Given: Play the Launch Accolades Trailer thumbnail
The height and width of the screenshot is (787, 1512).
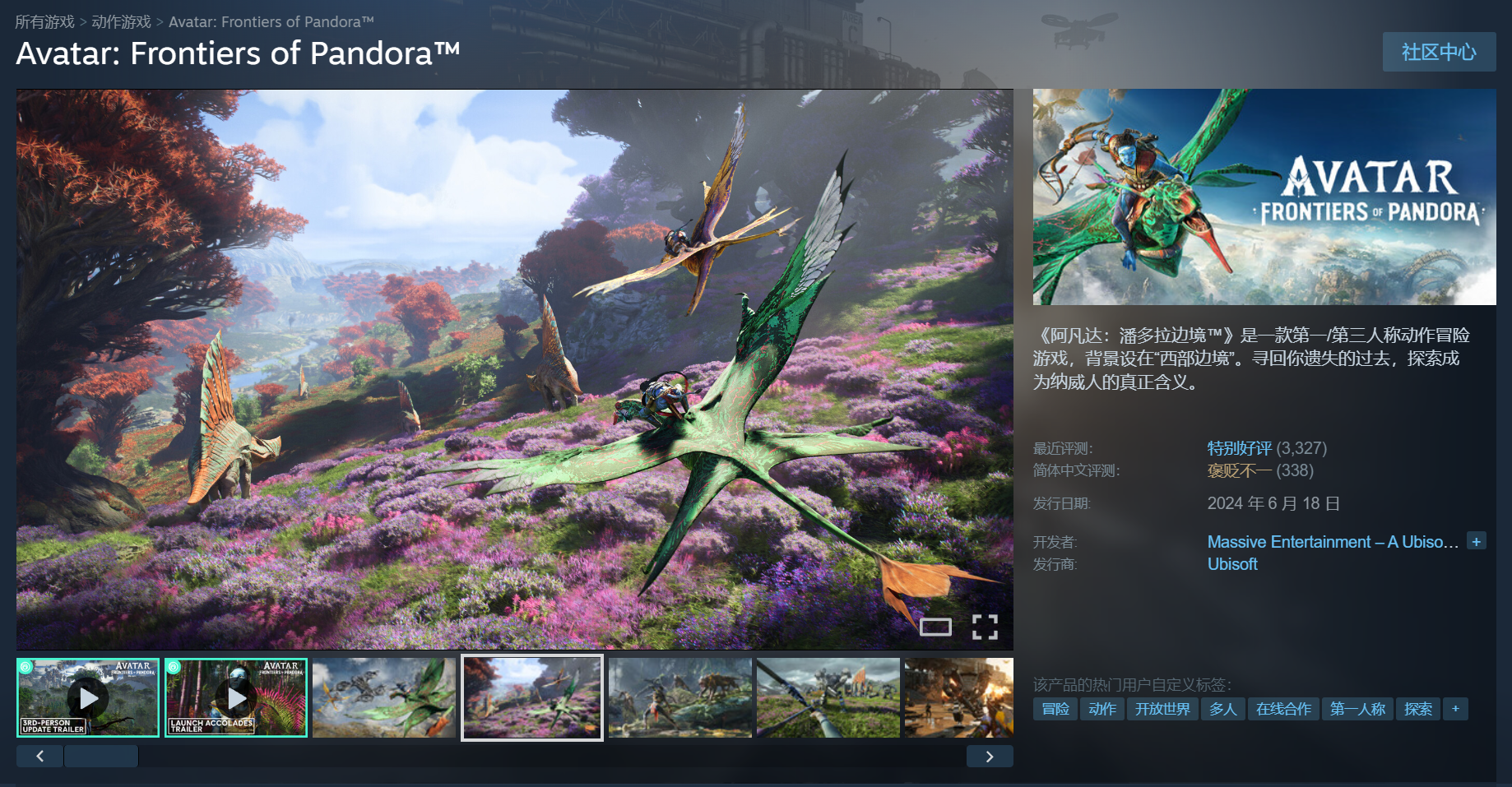Looking at the screenshot, I should (x=236, y=697).
